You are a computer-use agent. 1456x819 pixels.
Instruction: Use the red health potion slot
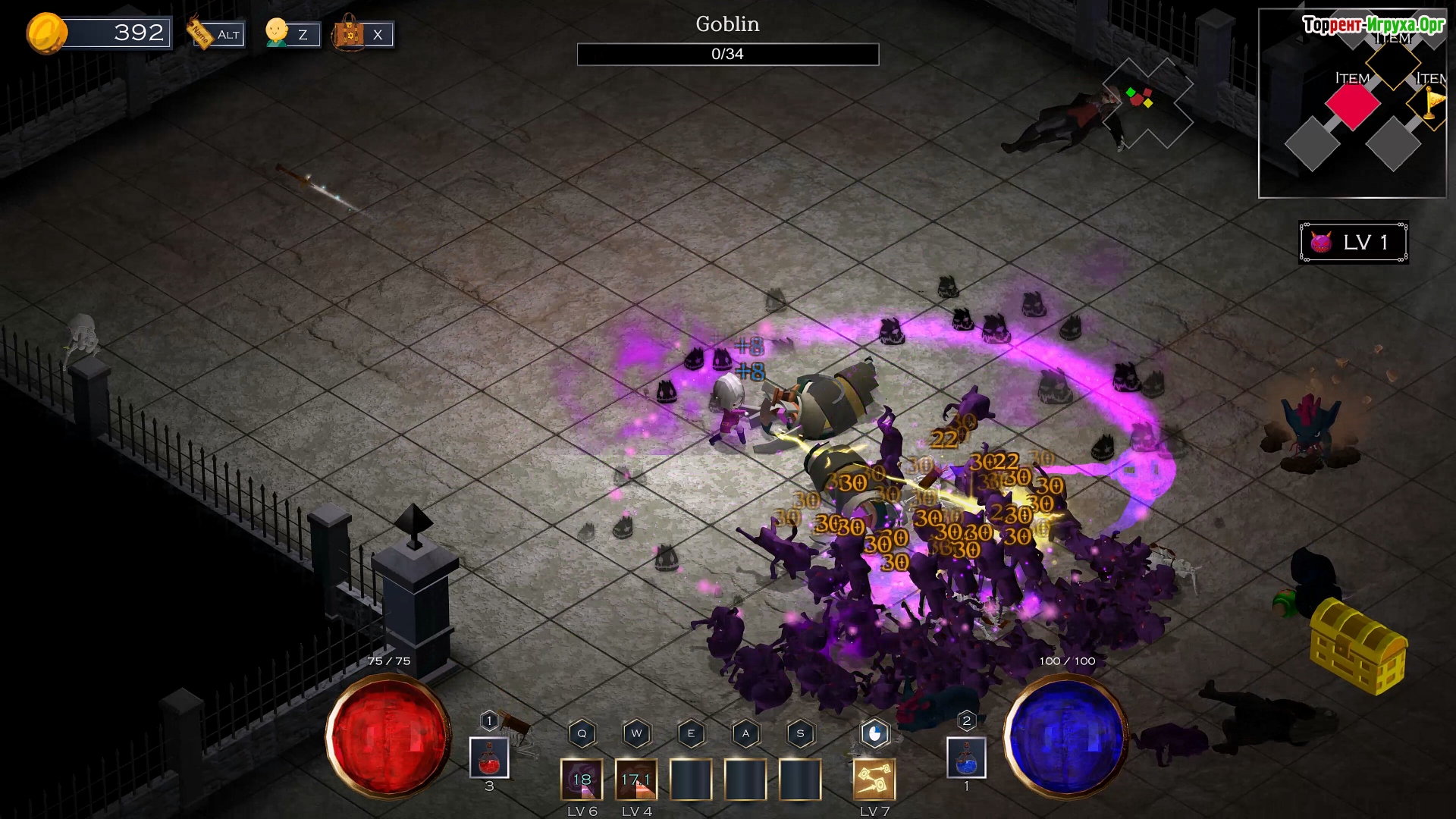[x=489, y=758]
